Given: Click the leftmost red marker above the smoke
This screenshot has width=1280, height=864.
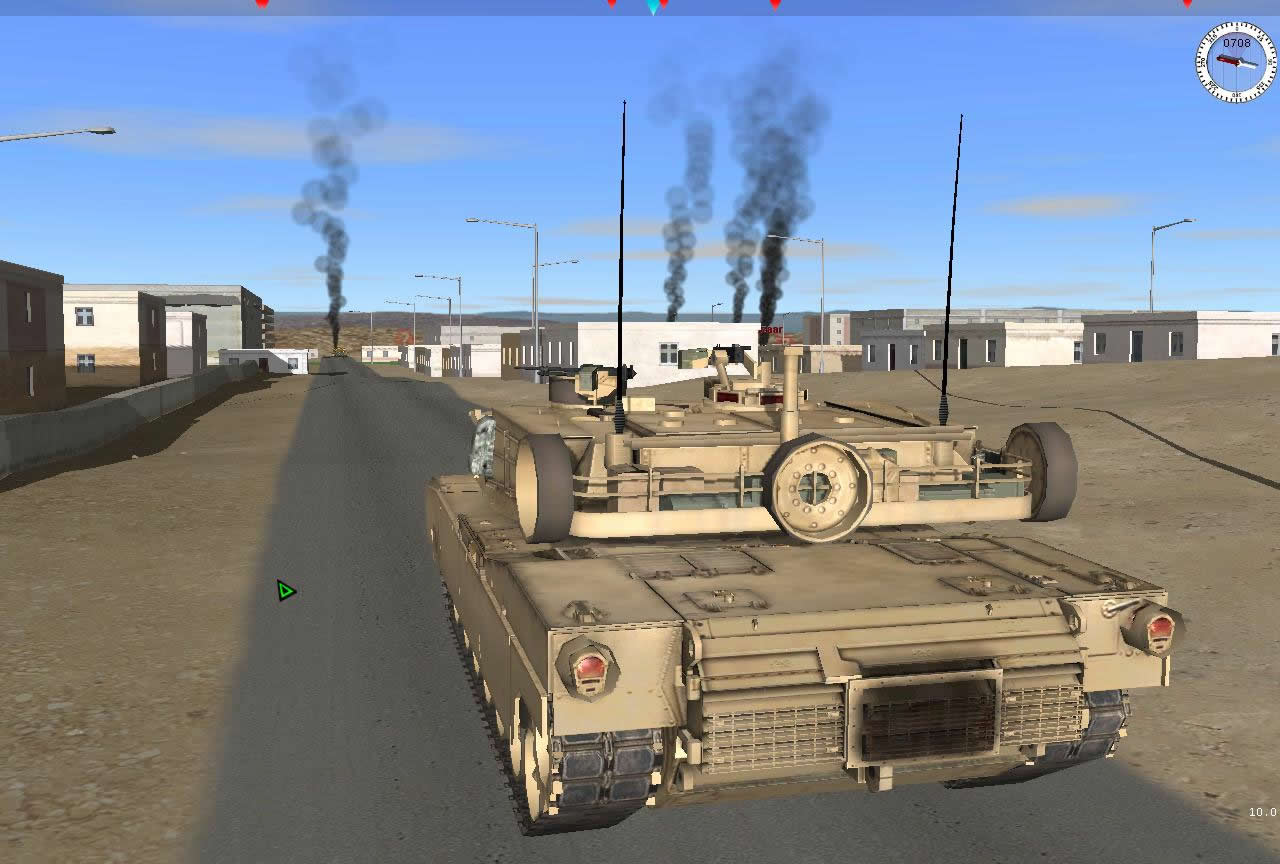Looking at the screenshot, I should 263,4.
